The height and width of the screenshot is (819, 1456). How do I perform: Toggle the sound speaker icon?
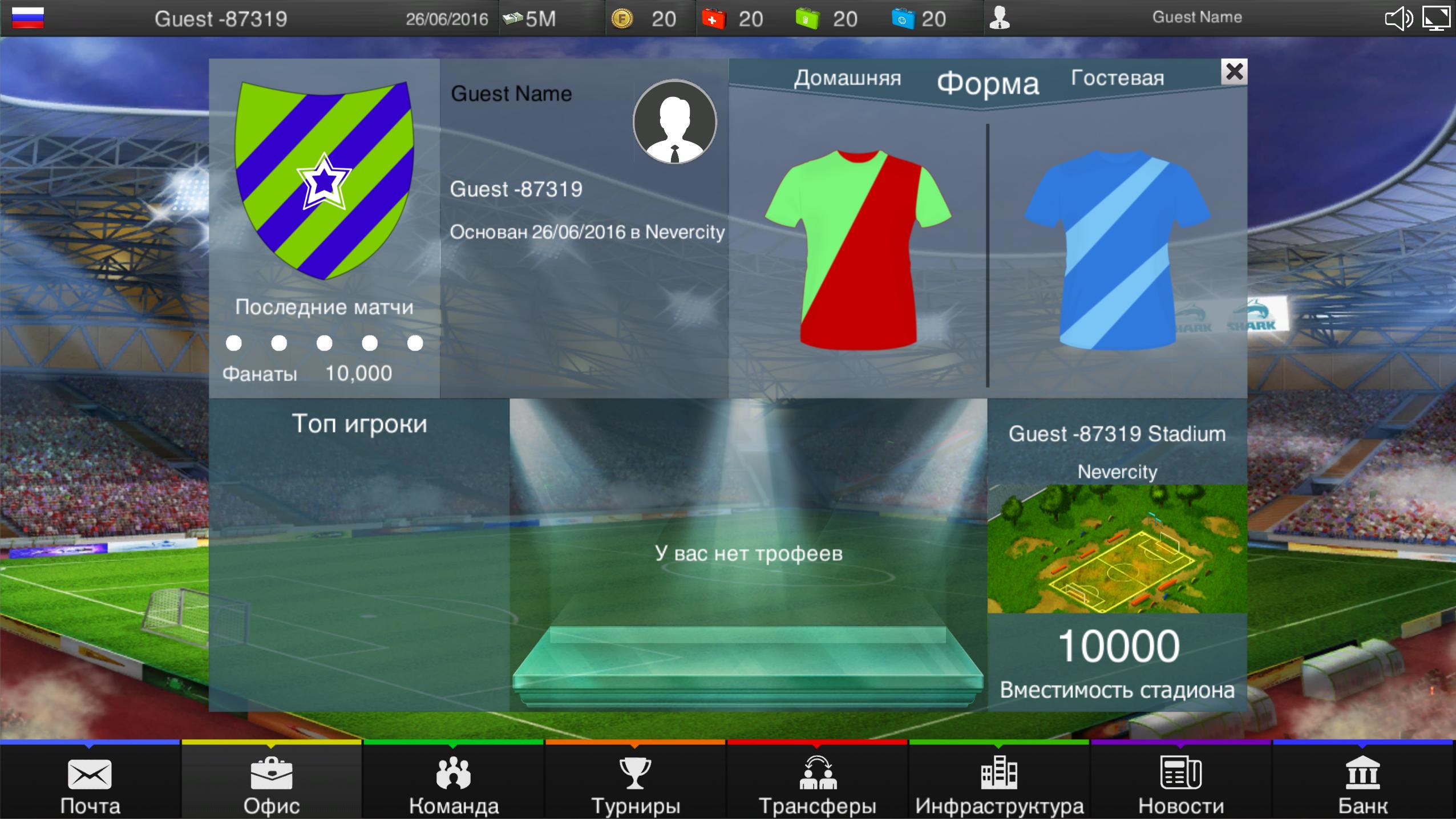point(1398,19)
